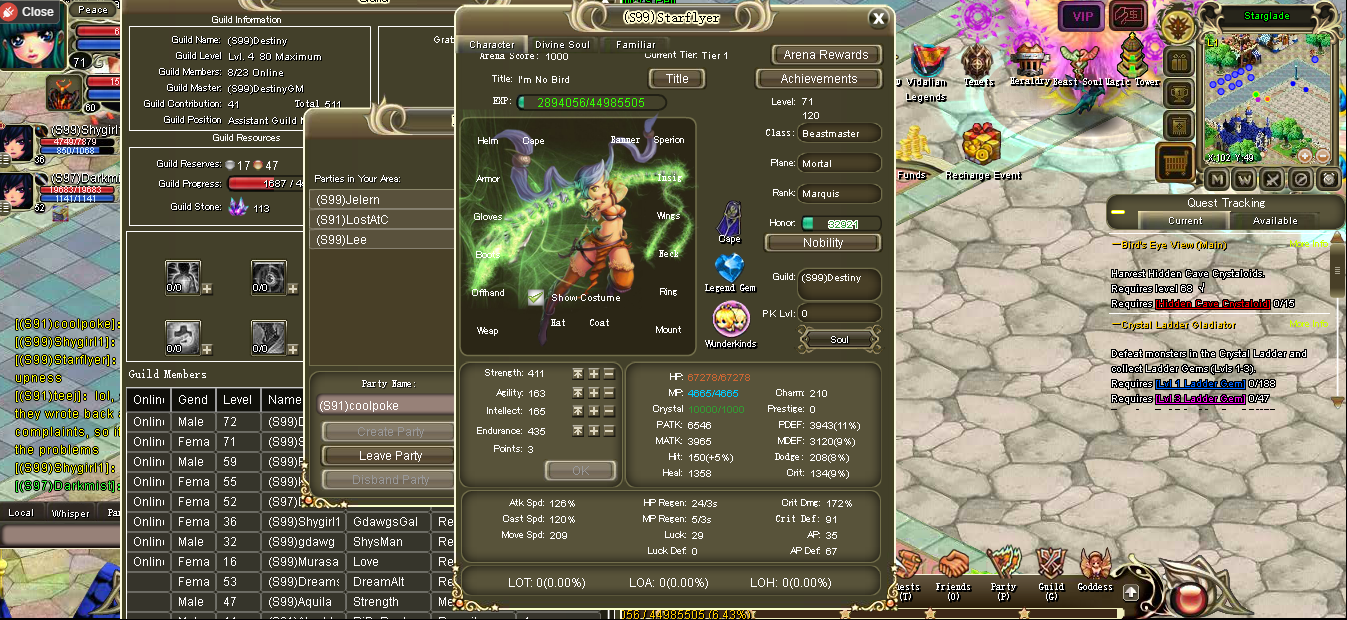Open the Recharge Event gift icon
Image resolution: width=1347 pixels, height=620 pixels.
(x=983, y=146)
